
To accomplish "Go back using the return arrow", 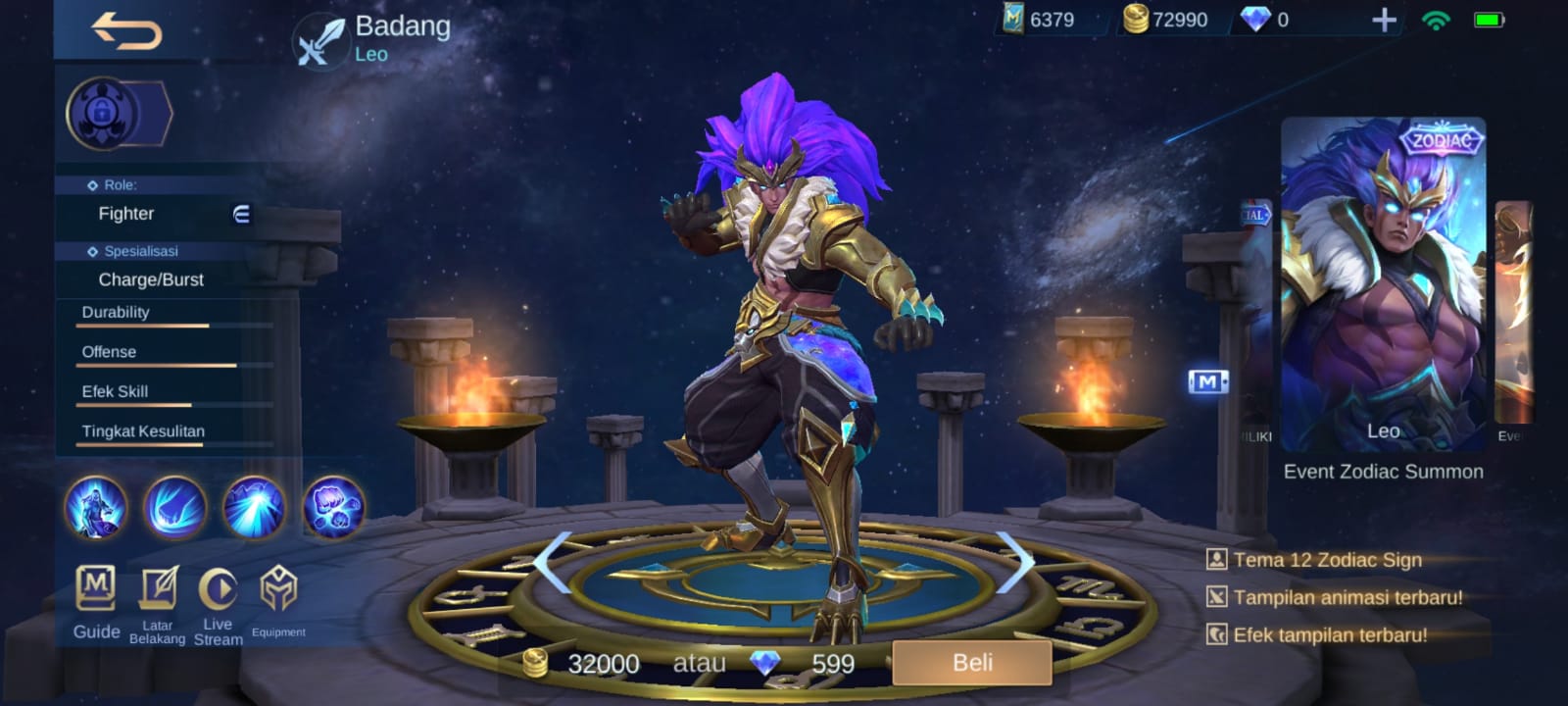I will click(x=126, y=30).
